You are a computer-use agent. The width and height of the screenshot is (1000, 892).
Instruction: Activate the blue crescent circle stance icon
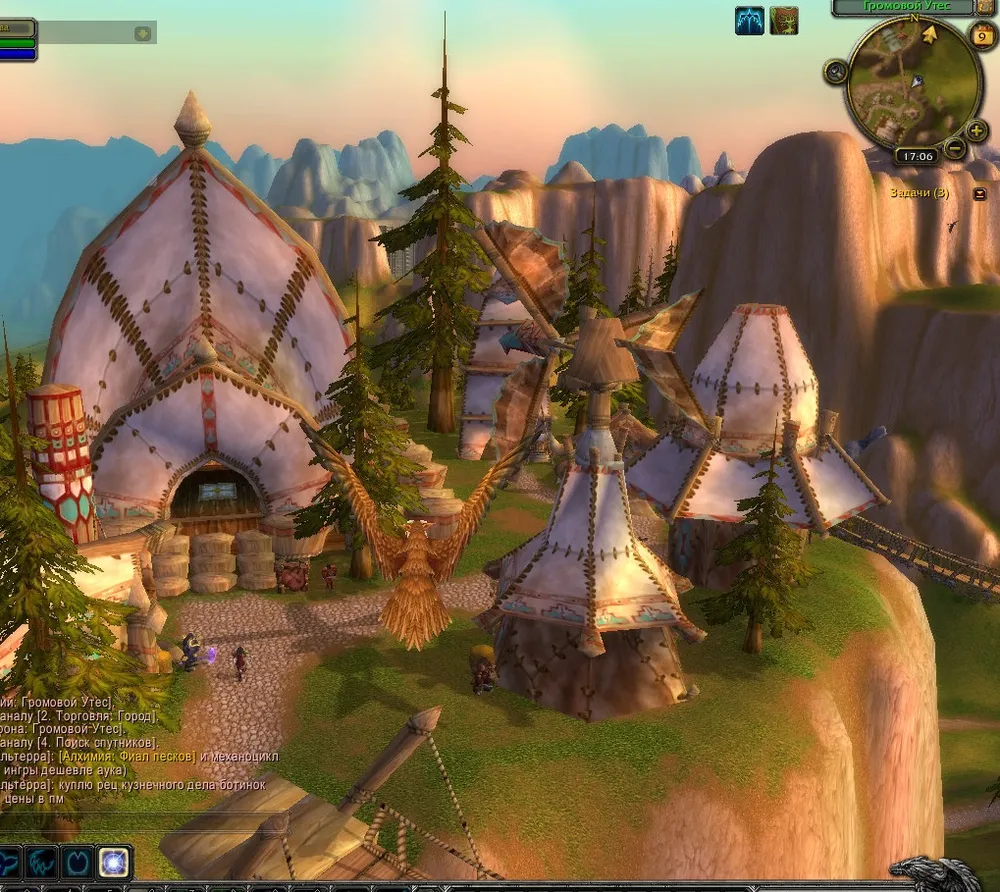(x=78, y=862)
